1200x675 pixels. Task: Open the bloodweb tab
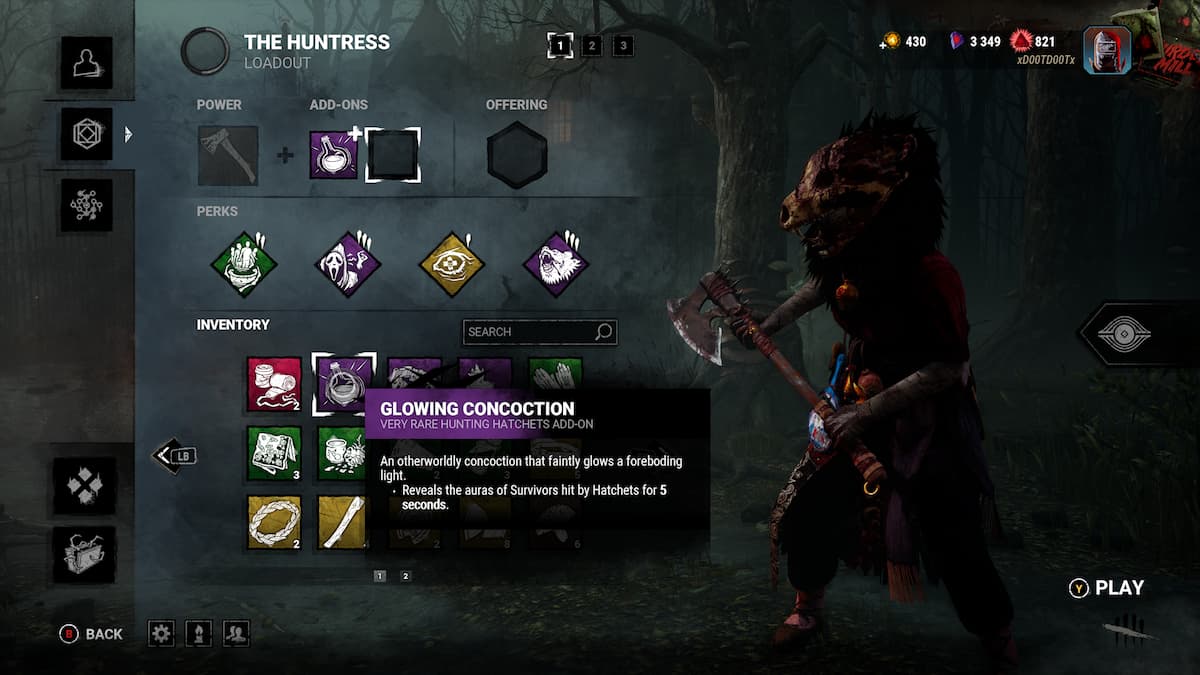[86, 205]
